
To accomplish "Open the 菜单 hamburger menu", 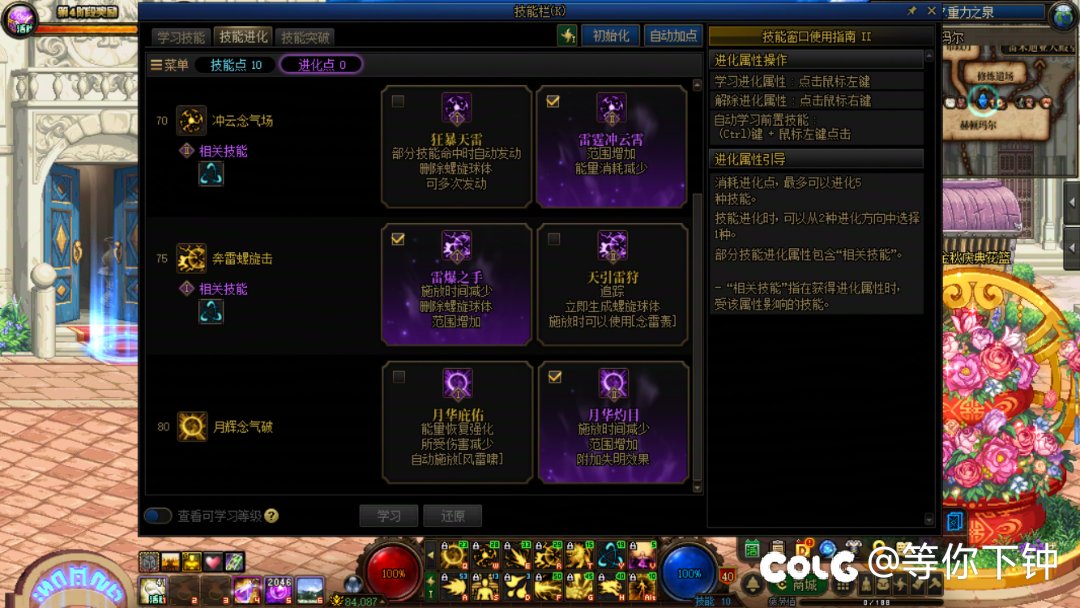I will coord(169,65).
